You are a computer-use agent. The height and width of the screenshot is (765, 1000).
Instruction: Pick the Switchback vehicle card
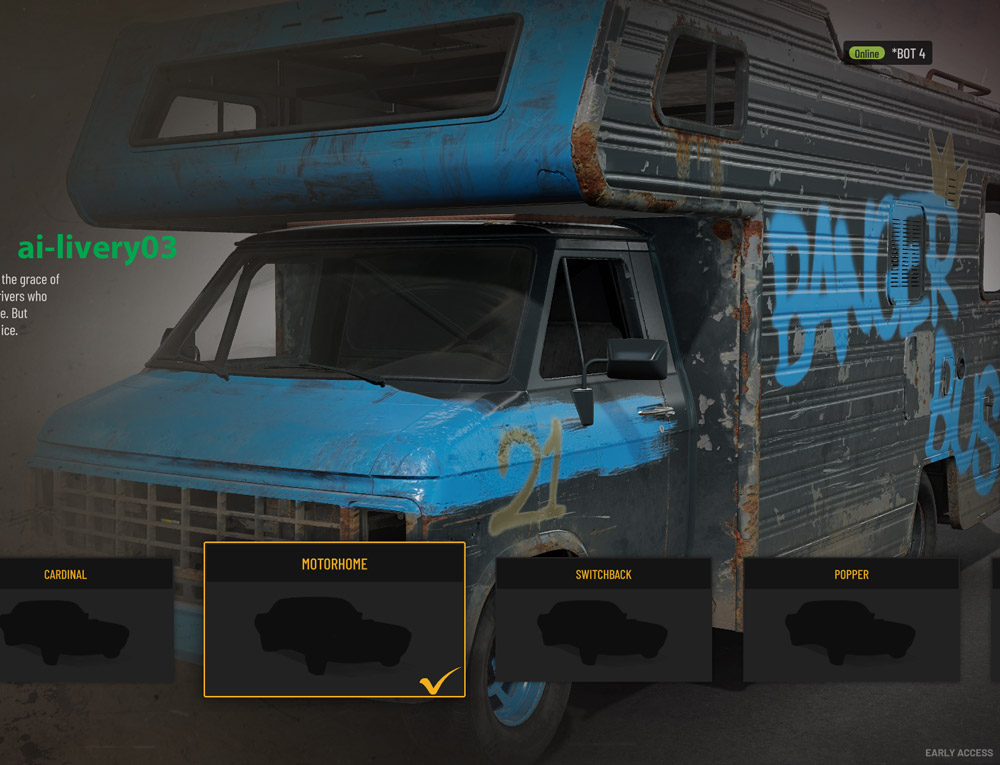603,620
